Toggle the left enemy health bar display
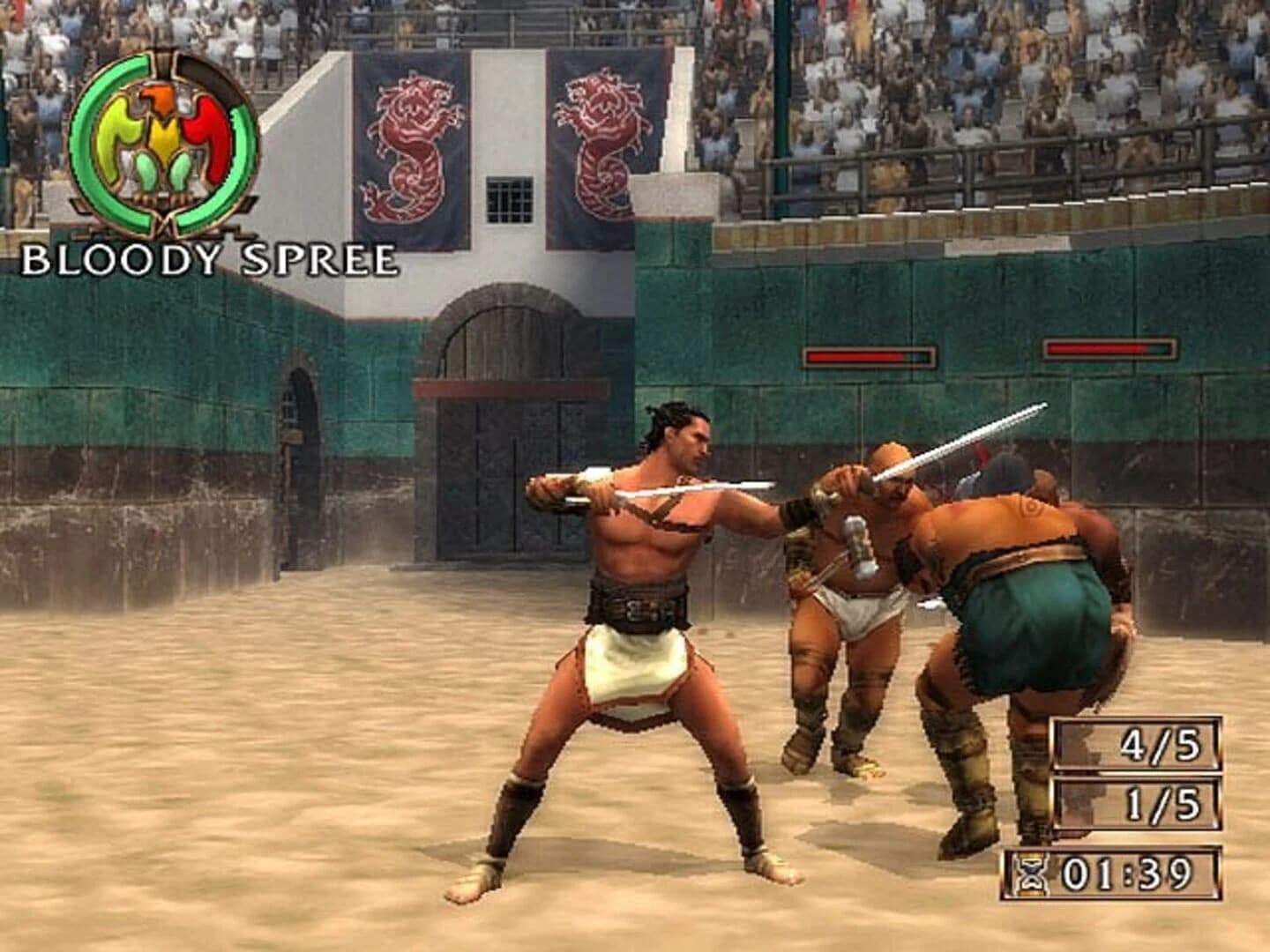1270x952 pixels. [869, 357]
